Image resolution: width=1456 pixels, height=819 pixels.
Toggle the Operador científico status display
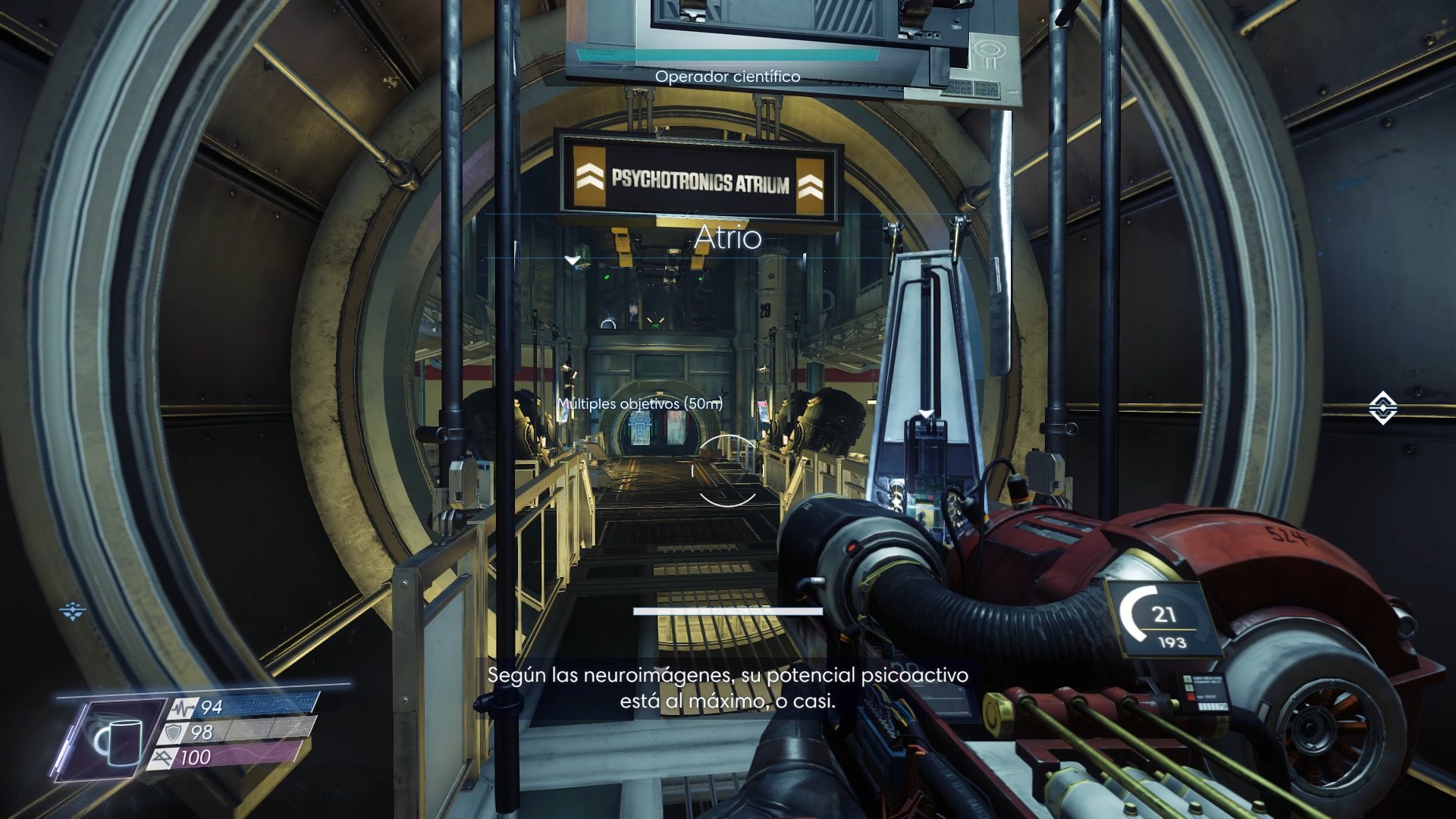[x=726, y=76]
